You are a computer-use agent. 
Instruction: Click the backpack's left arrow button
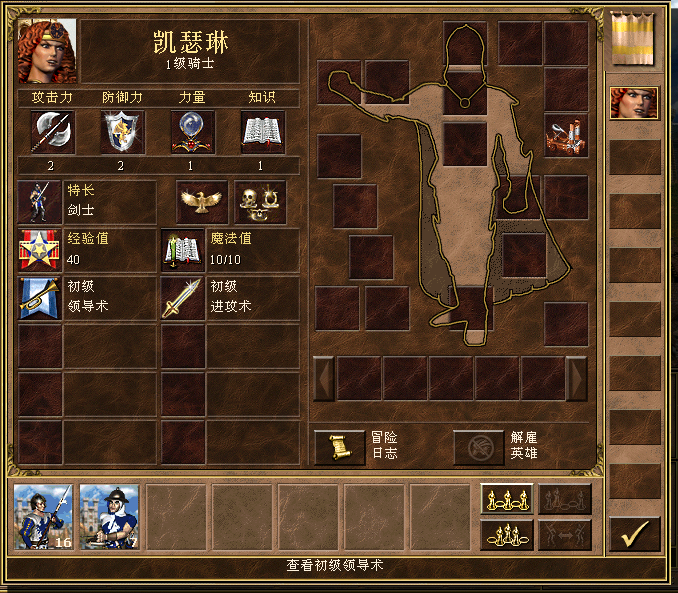point(323,378)
